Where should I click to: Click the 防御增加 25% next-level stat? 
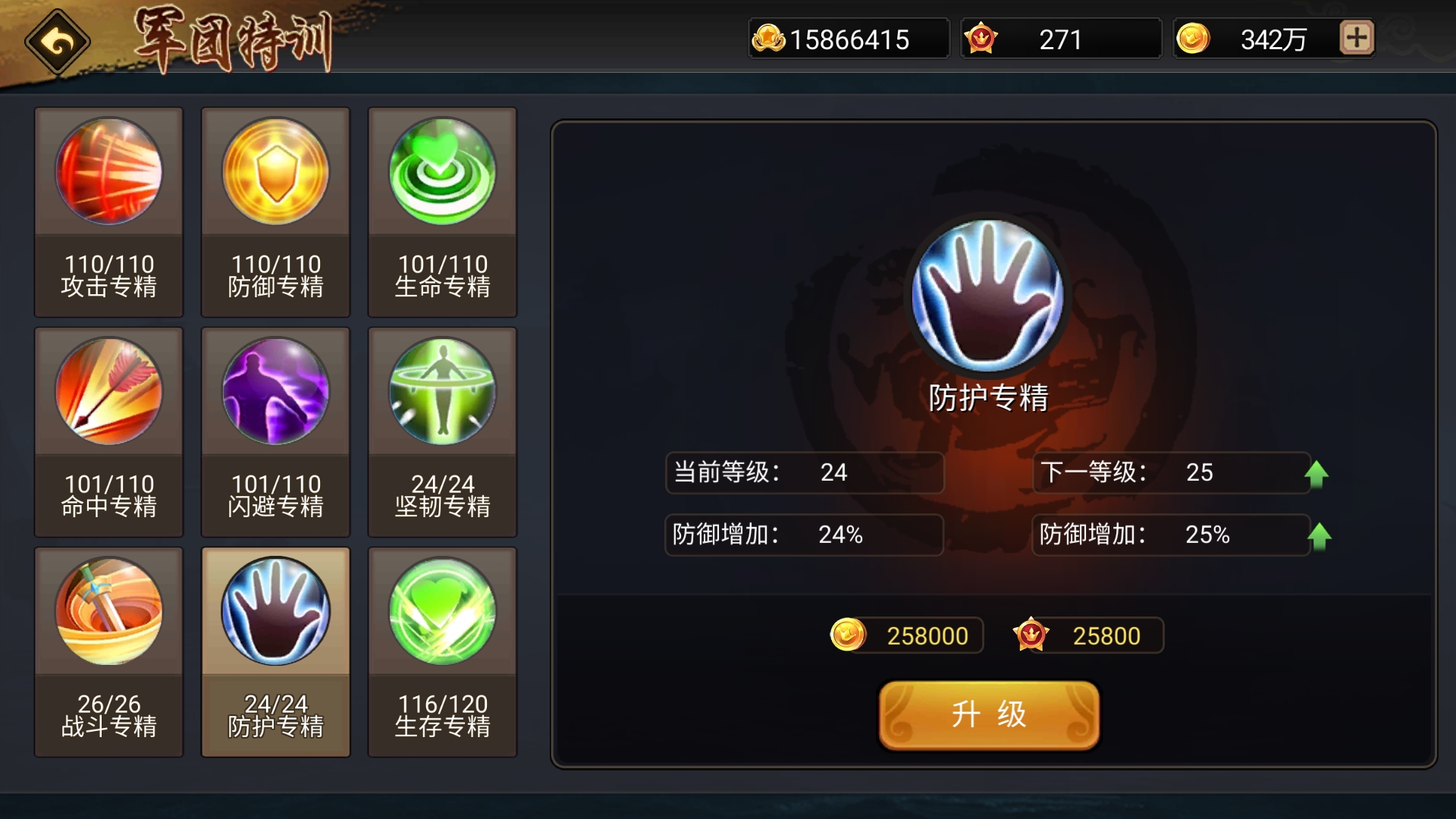[x=1172, y=535]
